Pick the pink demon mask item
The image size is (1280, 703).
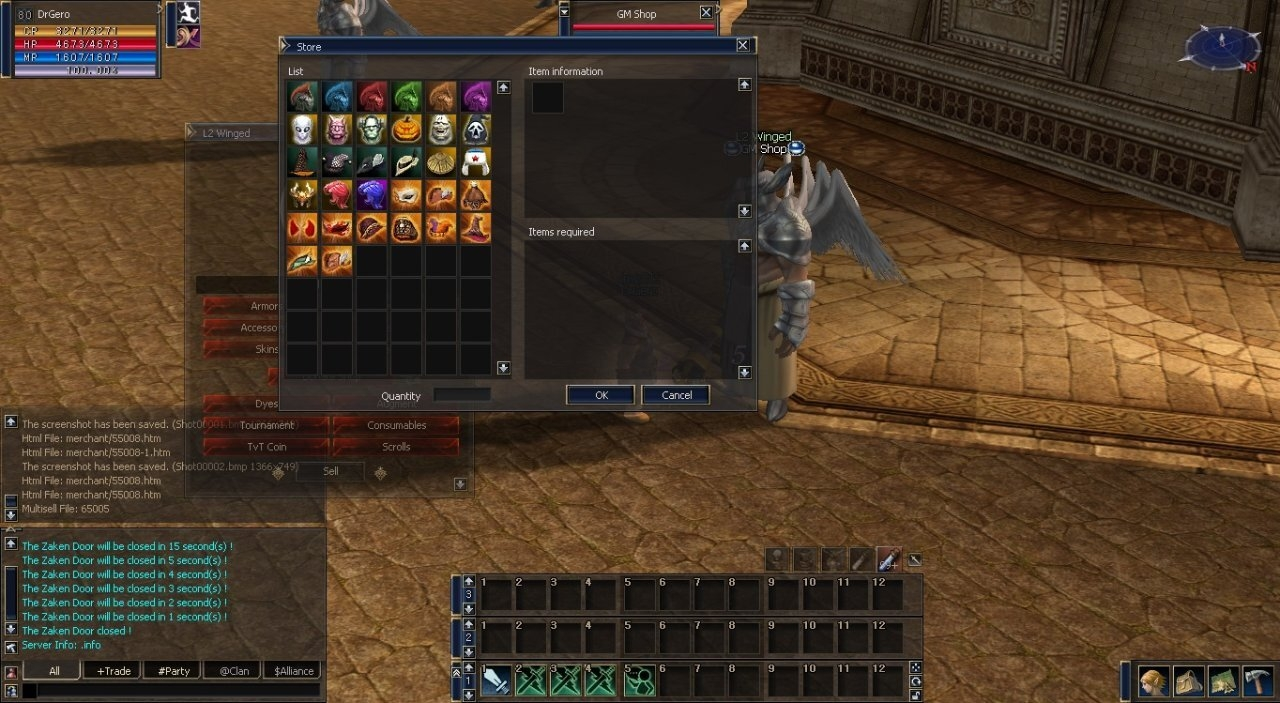[338, 130]
